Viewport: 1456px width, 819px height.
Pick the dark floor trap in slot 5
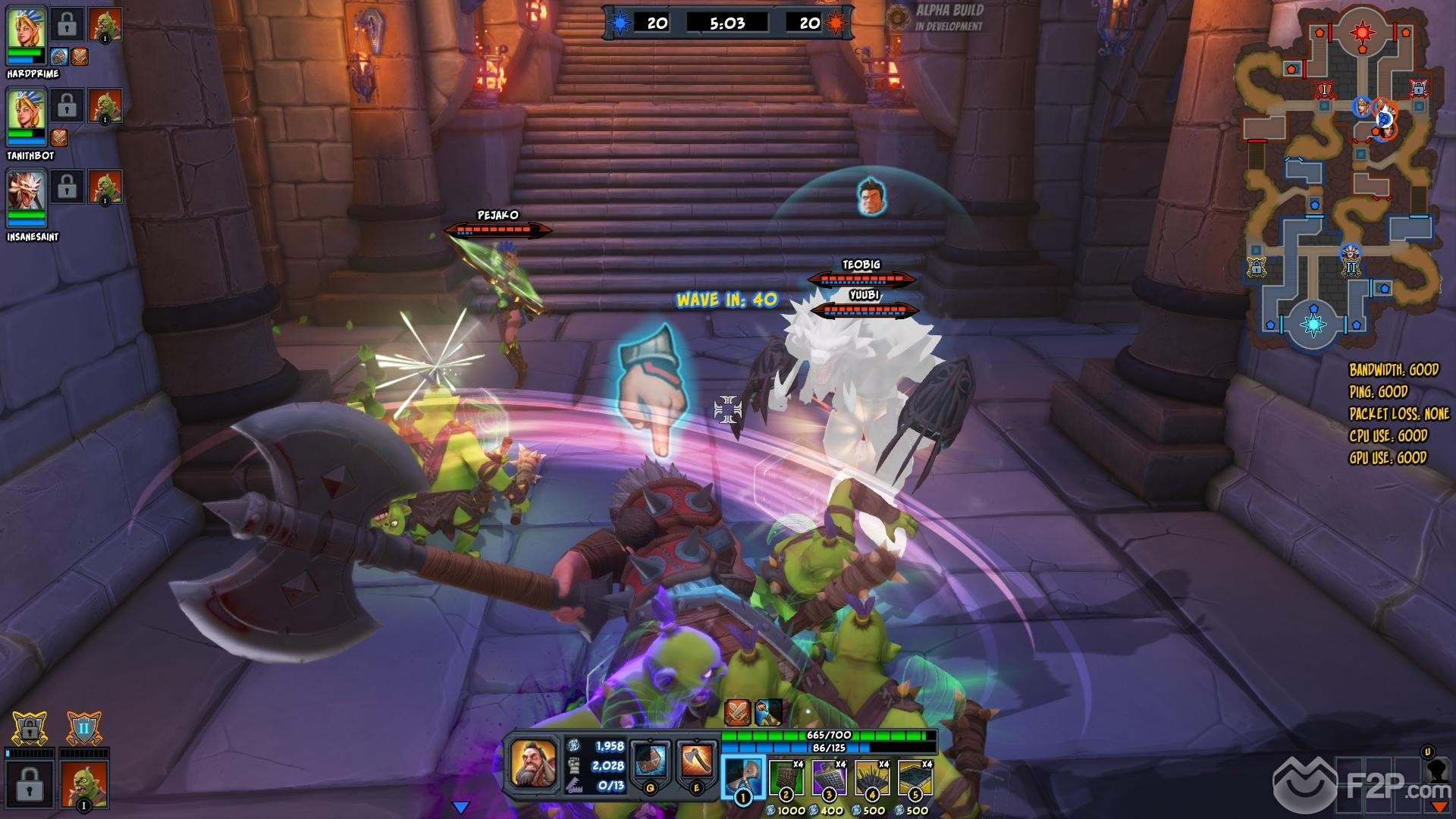[x=915, y=777]
